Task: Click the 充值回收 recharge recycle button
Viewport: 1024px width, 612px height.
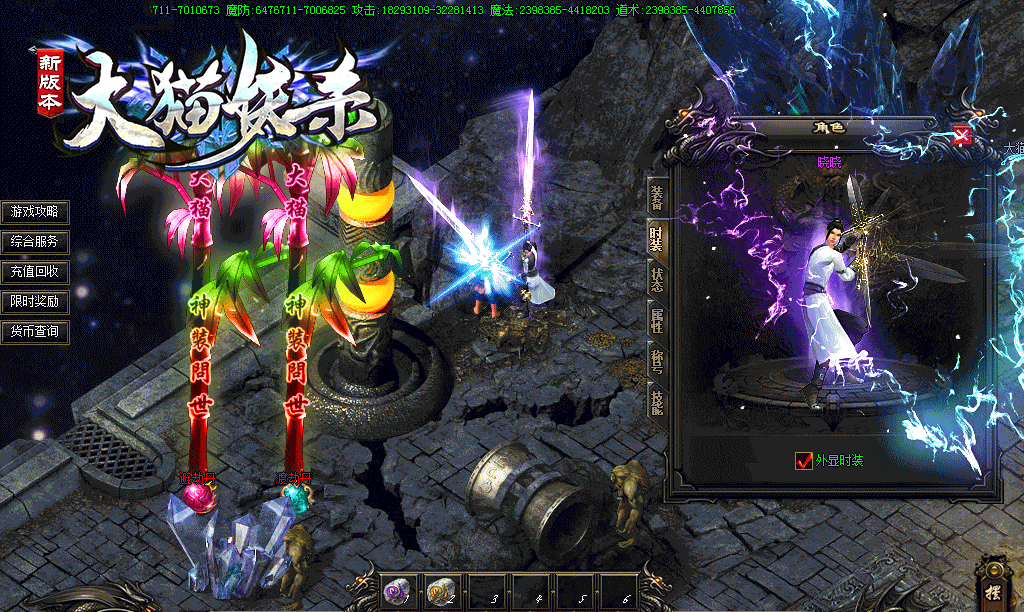Action: point(35,271)
